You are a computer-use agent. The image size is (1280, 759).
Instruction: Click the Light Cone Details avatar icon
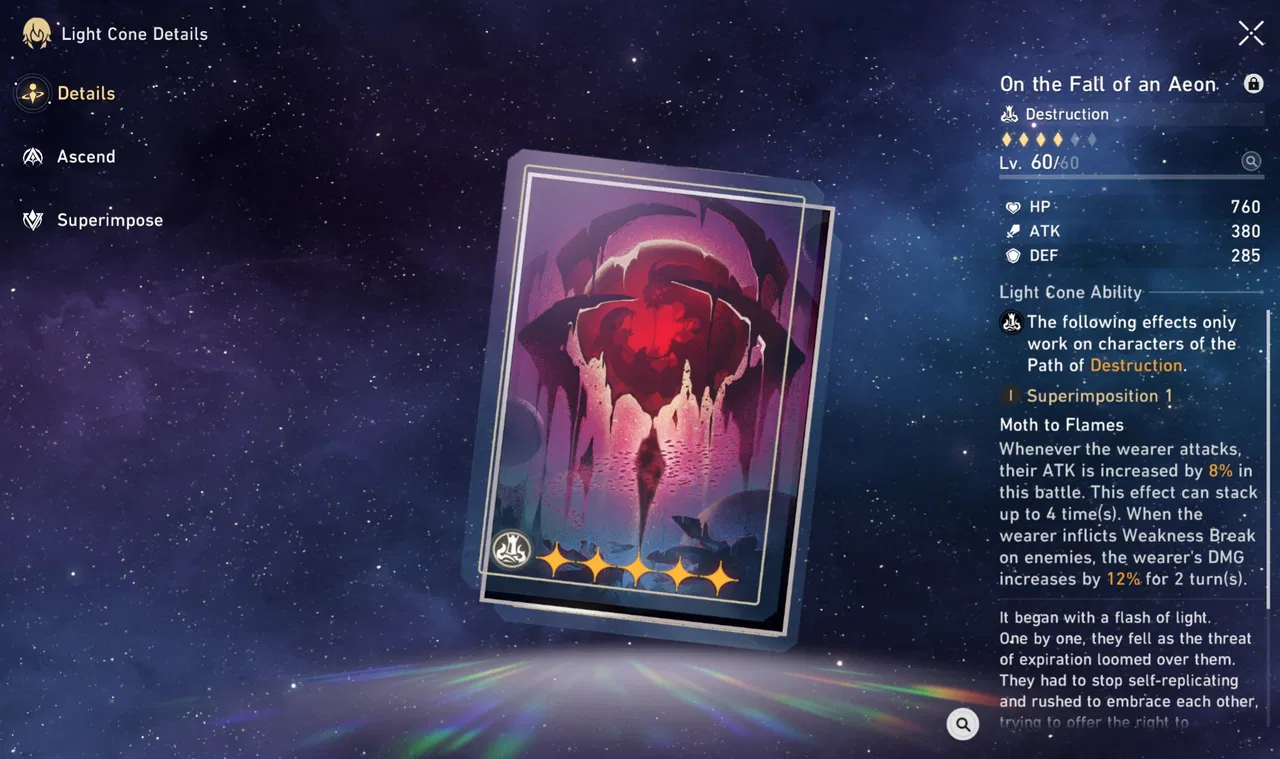[35, 32]
